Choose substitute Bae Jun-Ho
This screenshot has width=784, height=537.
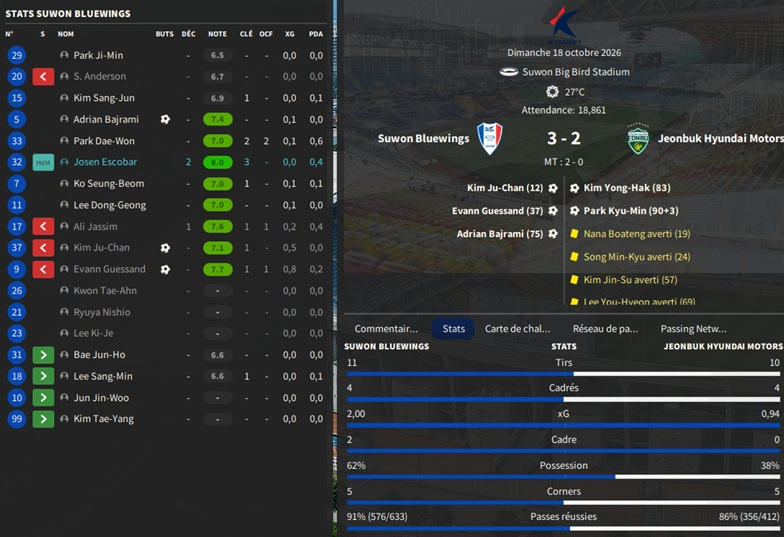pos(99,355)
